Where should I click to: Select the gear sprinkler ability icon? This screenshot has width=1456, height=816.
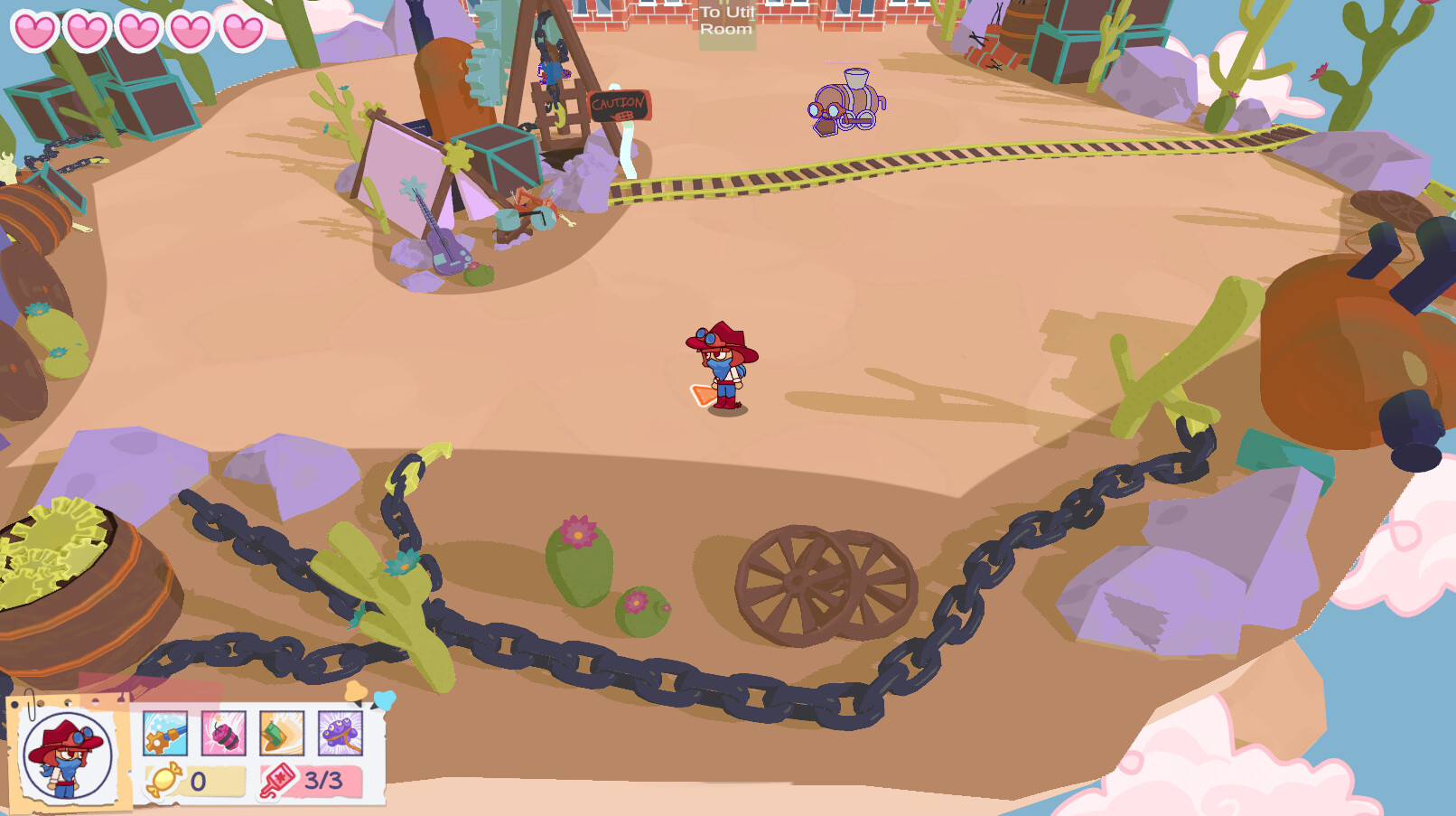(x=163, y=733)
